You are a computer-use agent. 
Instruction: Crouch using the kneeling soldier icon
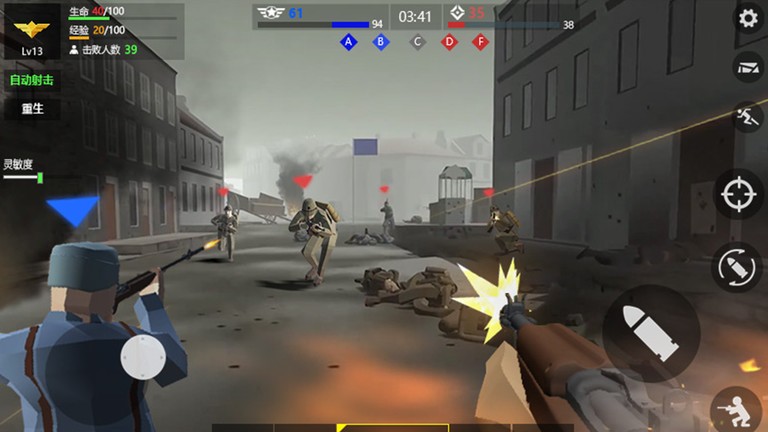coord(735,409)
